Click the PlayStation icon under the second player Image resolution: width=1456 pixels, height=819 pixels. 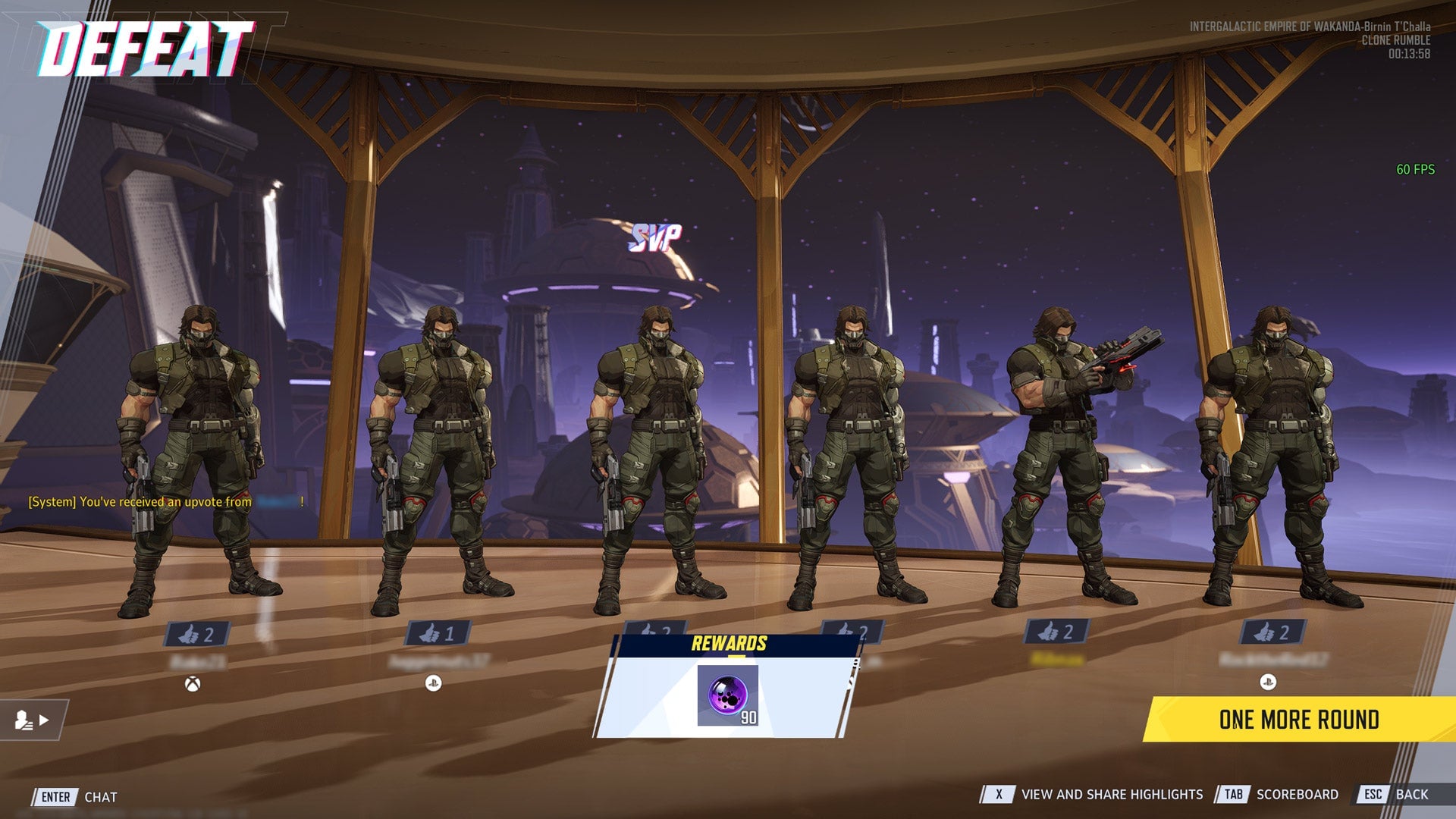click(x=432, y=682)
